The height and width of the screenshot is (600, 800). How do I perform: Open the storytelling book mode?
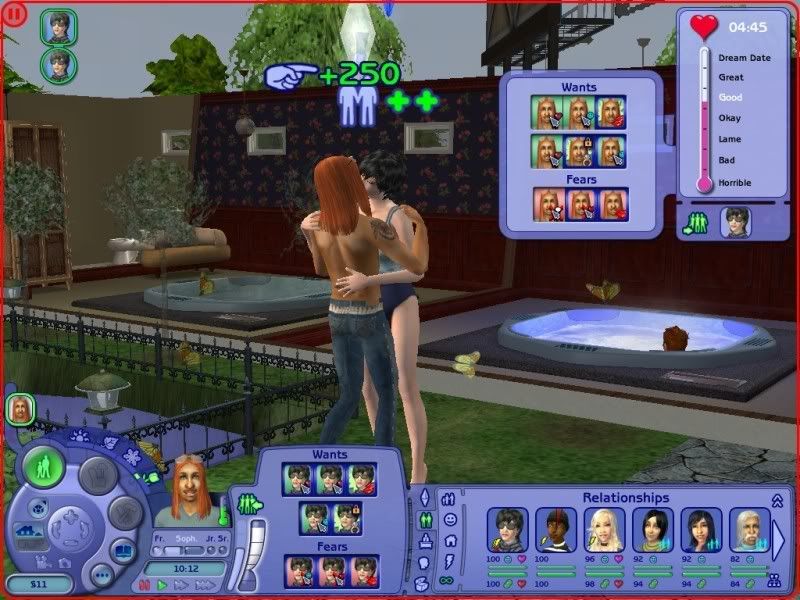tap(124, 549)
